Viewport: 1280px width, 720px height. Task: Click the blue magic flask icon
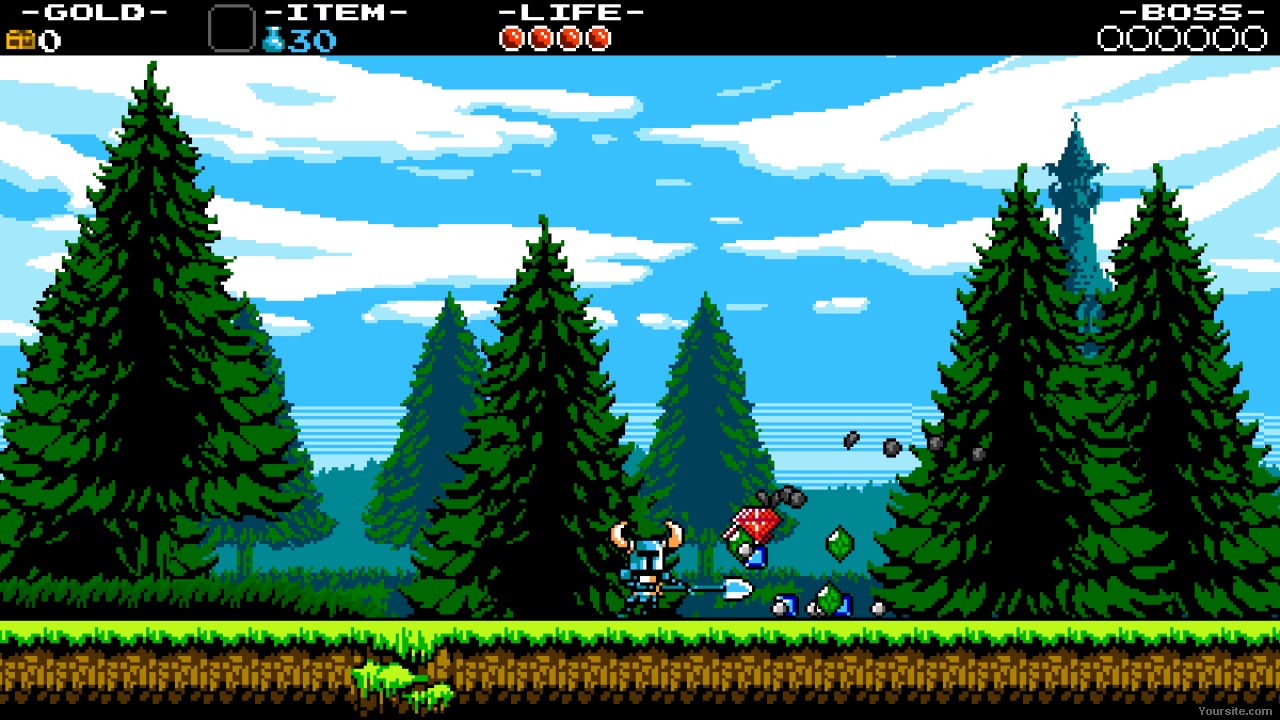[273, 40]
